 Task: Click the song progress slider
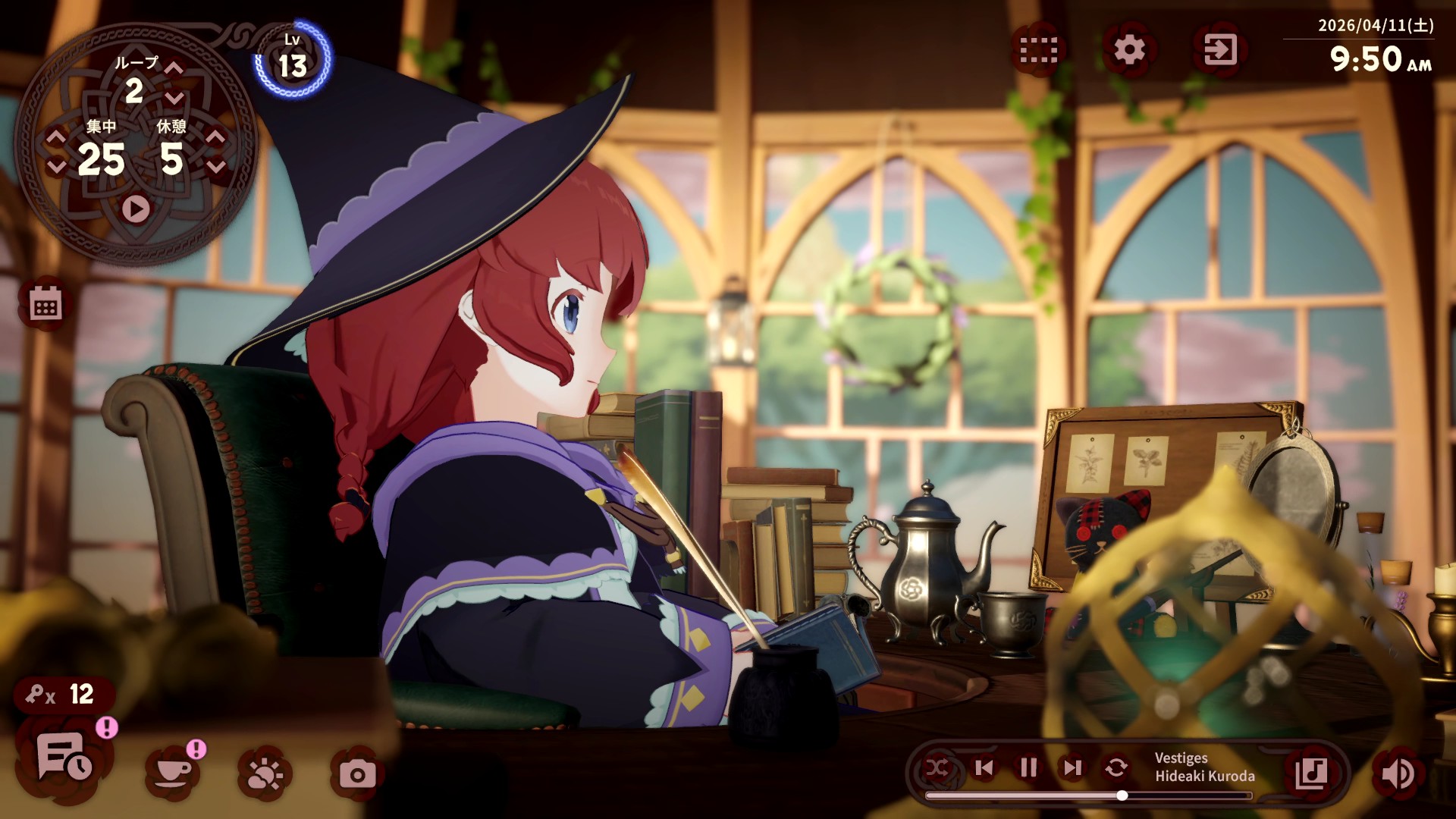(x=1122, y=795)
